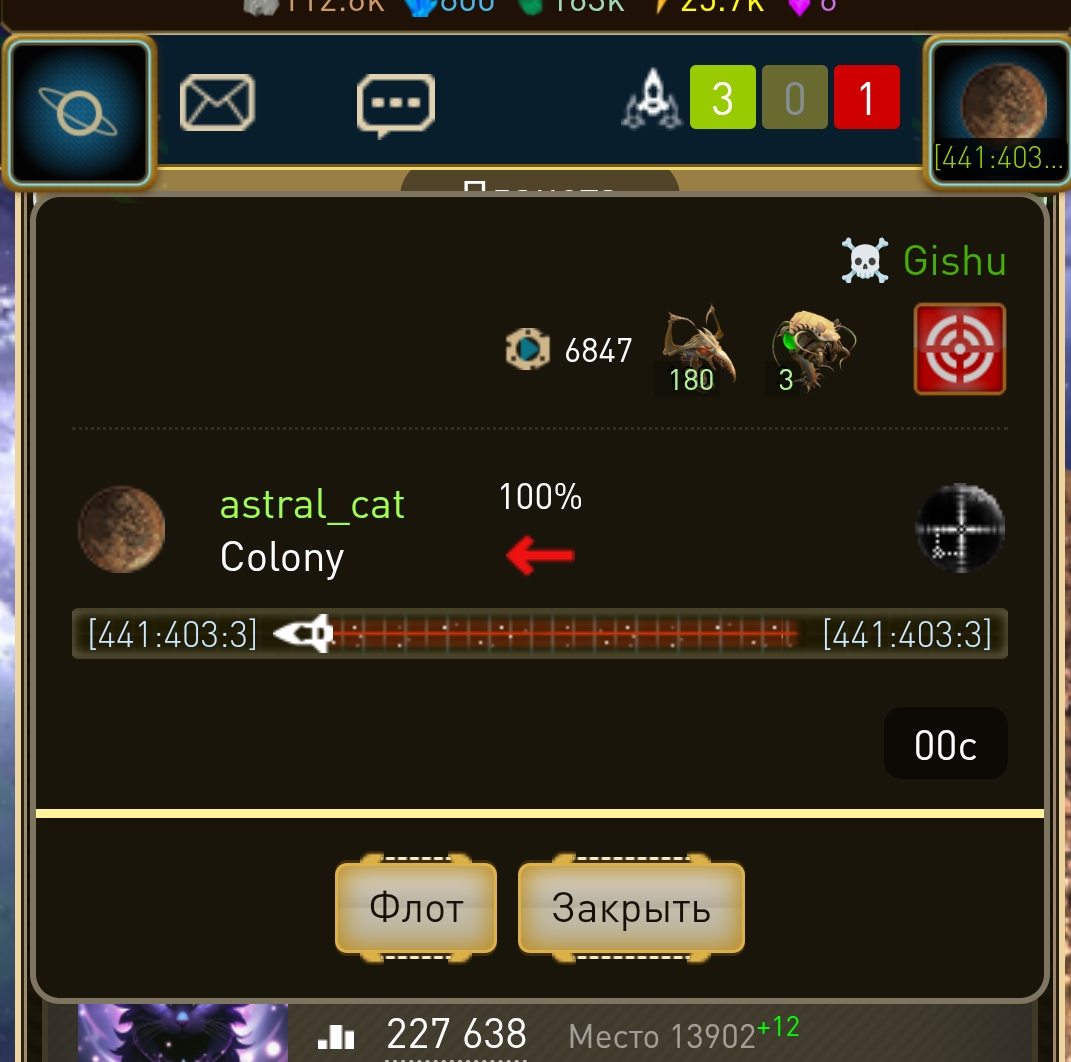The height and width of the screenshot is (1062, 1071).
Task: Inspect the 3-count alien unit icon
Action: tap(812, 350)
